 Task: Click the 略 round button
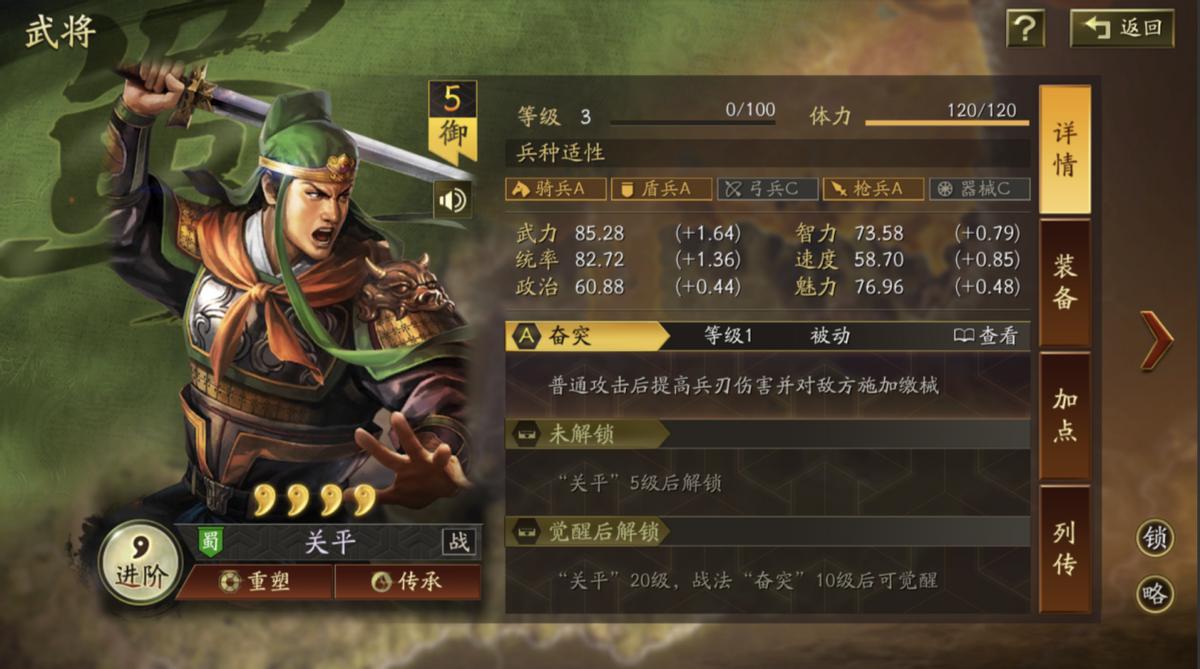click(1155, 595)
